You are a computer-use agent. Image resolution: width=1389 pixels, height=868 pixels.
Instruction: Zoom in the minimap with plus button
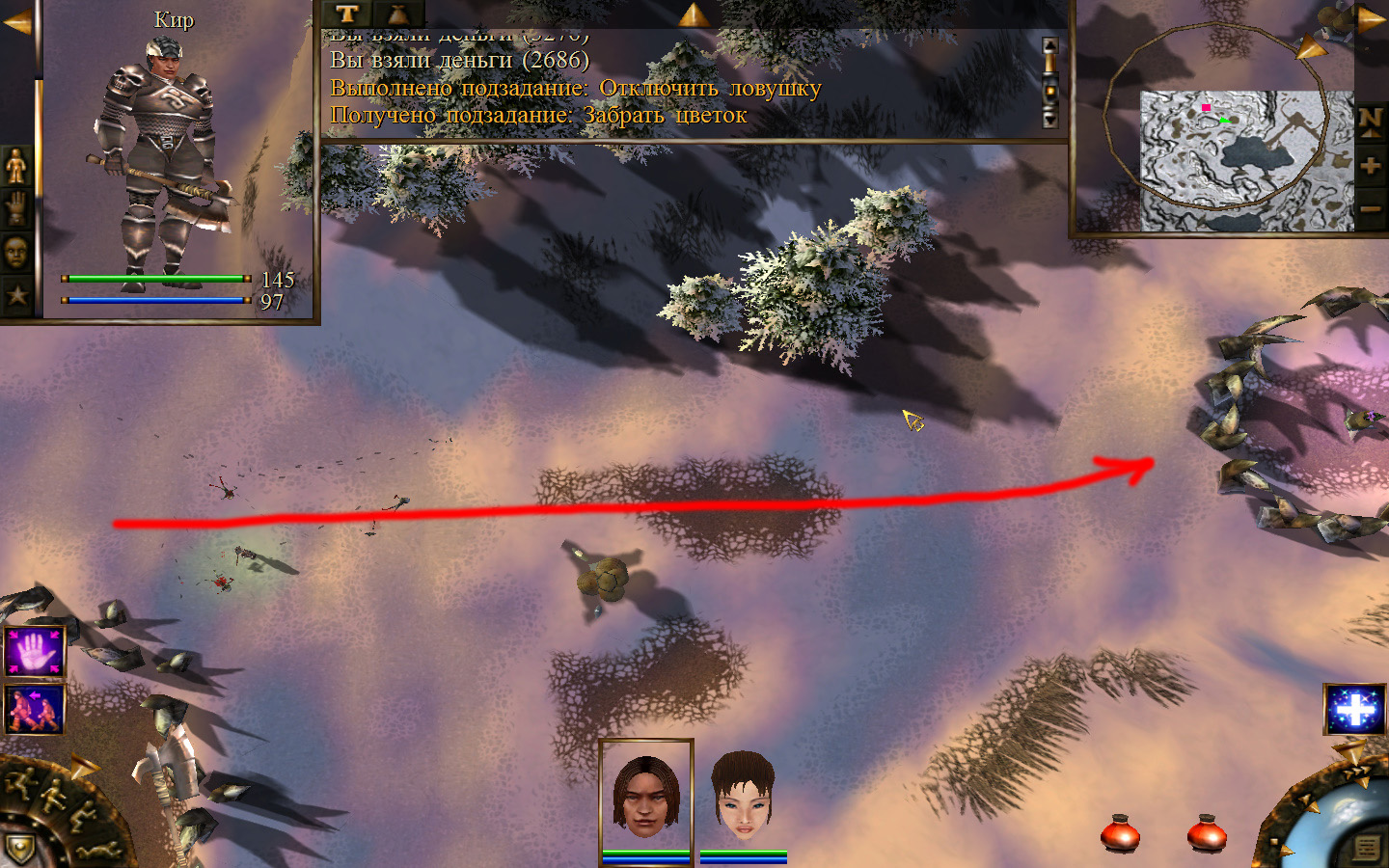pos(1370,166)
